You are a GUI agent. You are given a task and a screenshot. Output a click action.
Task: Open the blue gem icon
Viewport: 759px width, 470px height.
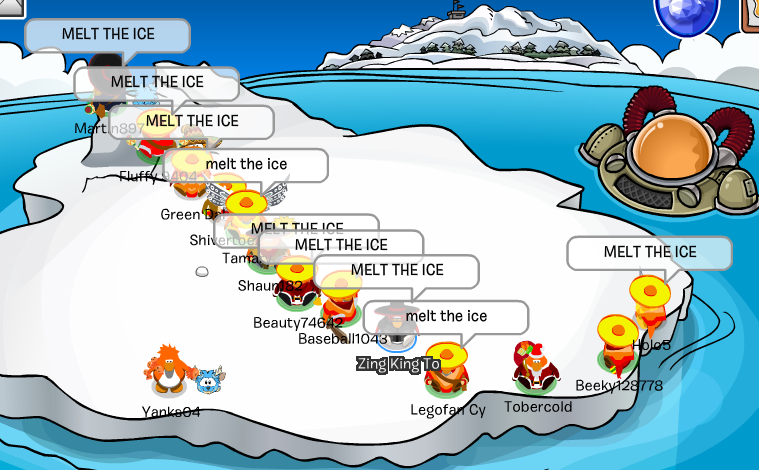click(687, 12)
